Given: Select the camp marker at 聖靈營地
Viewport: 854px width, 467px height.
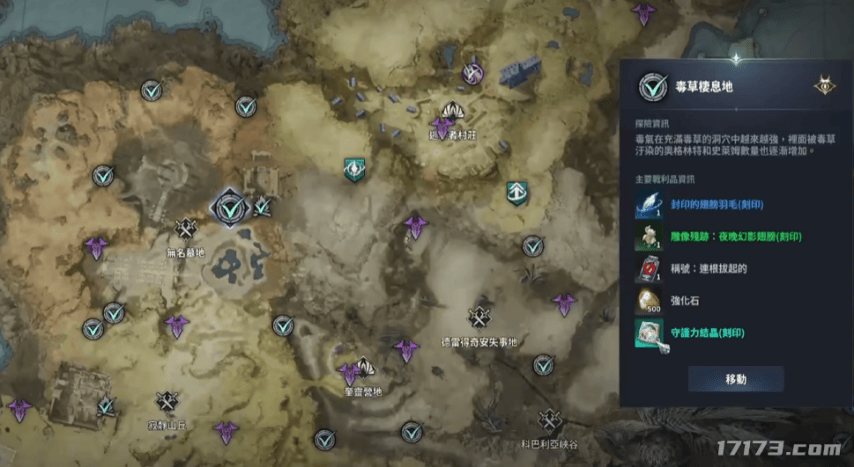Looking at the screenshot, I should click(x=364, y=368).
